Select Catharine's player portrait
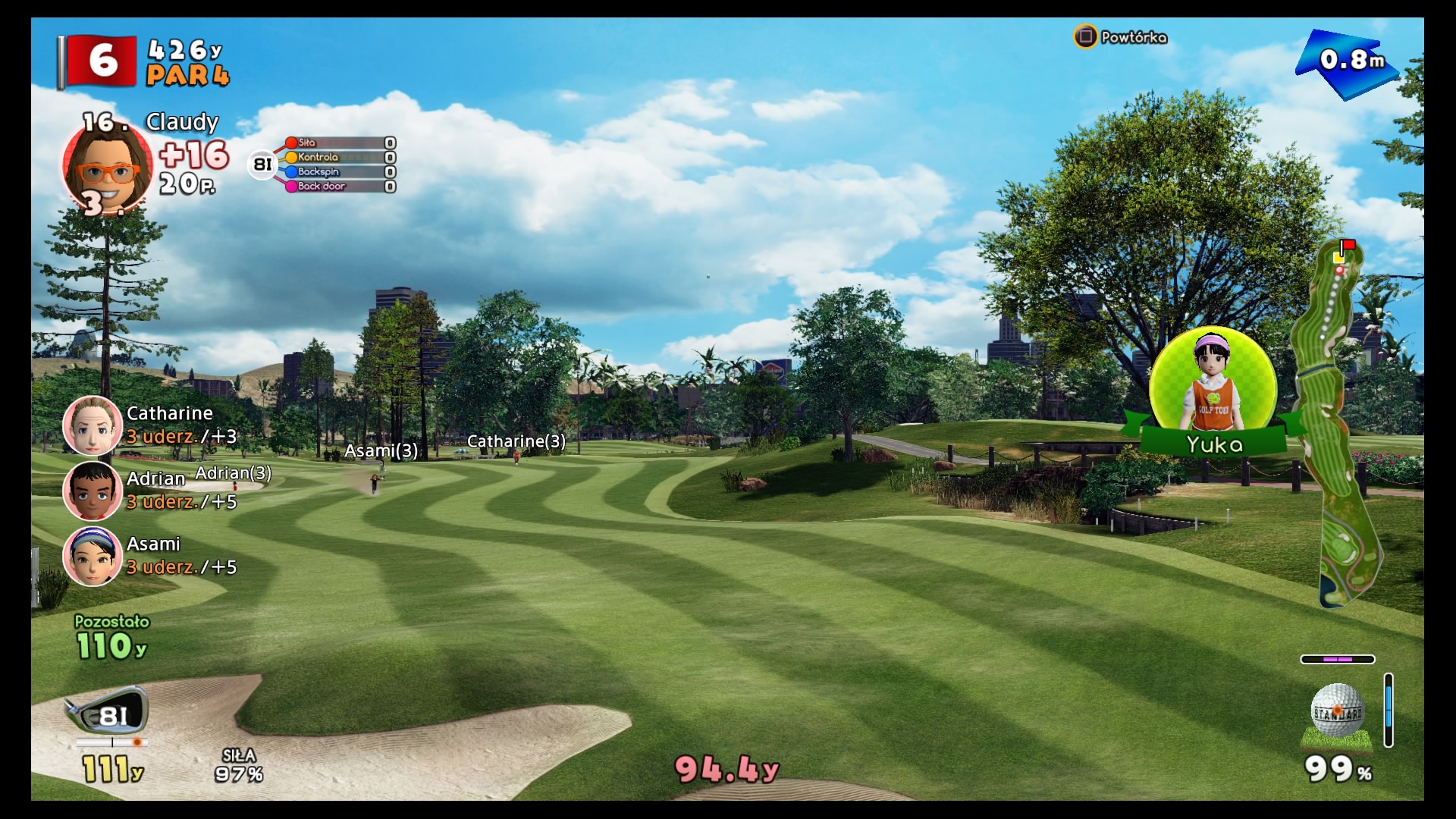This screenshot has width=1456, height=819. [92, 425]
